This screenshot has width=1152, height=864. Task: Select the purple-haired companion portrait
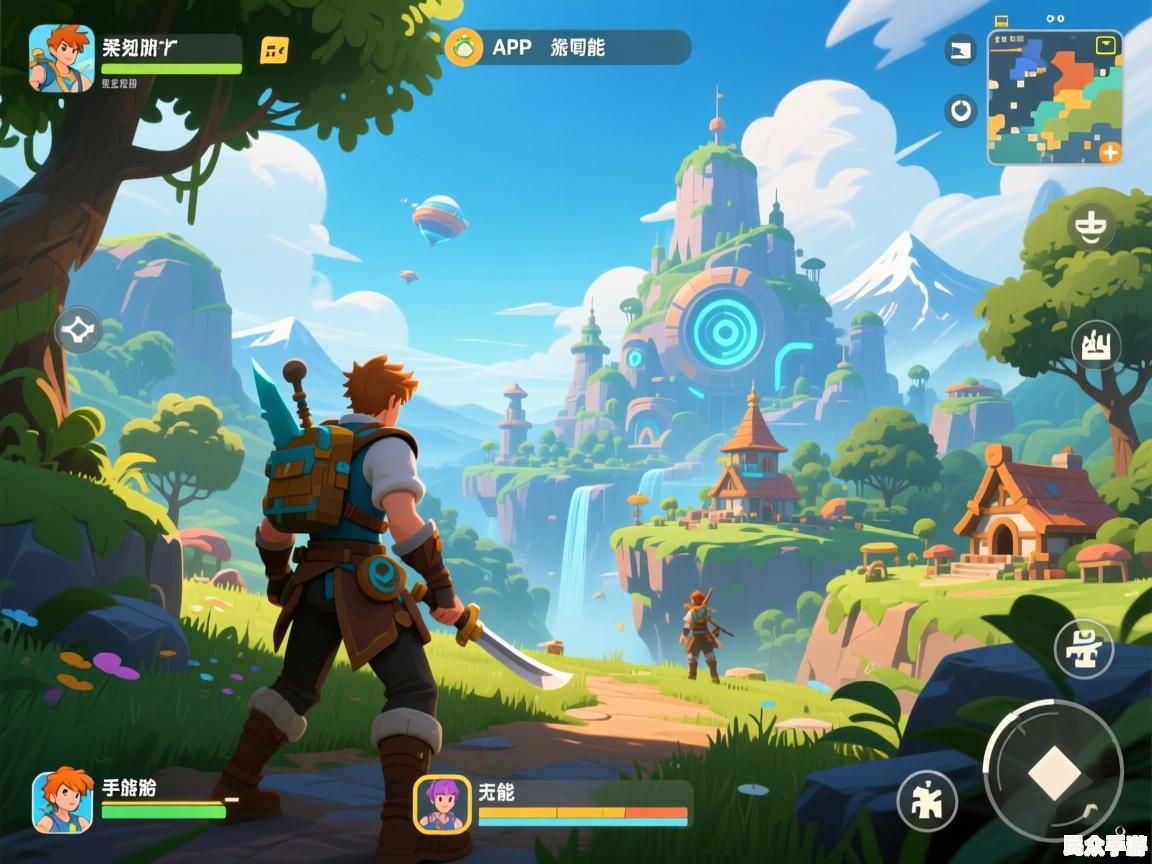tap(442, 803)
